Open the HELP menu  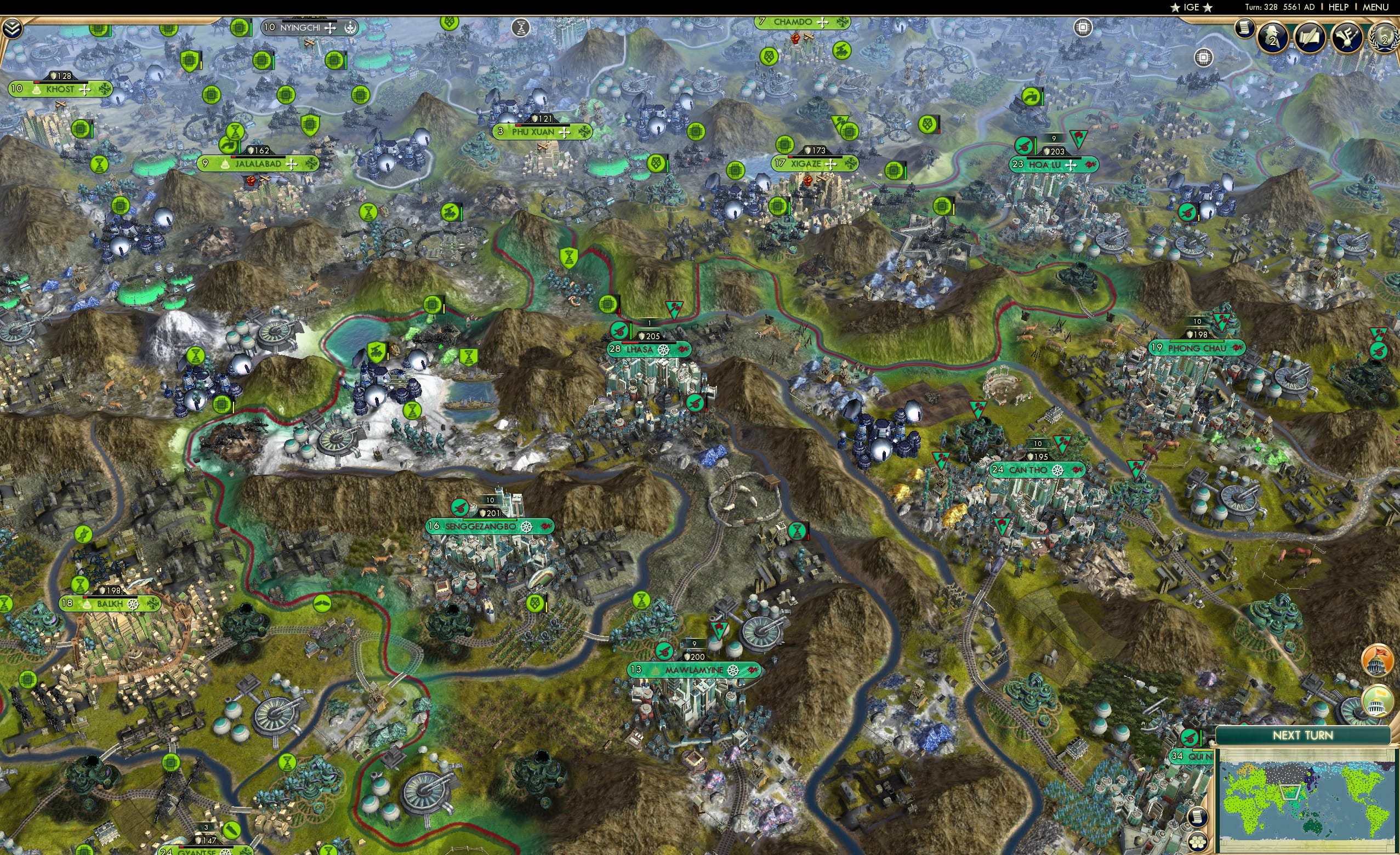coord(1338,7)
